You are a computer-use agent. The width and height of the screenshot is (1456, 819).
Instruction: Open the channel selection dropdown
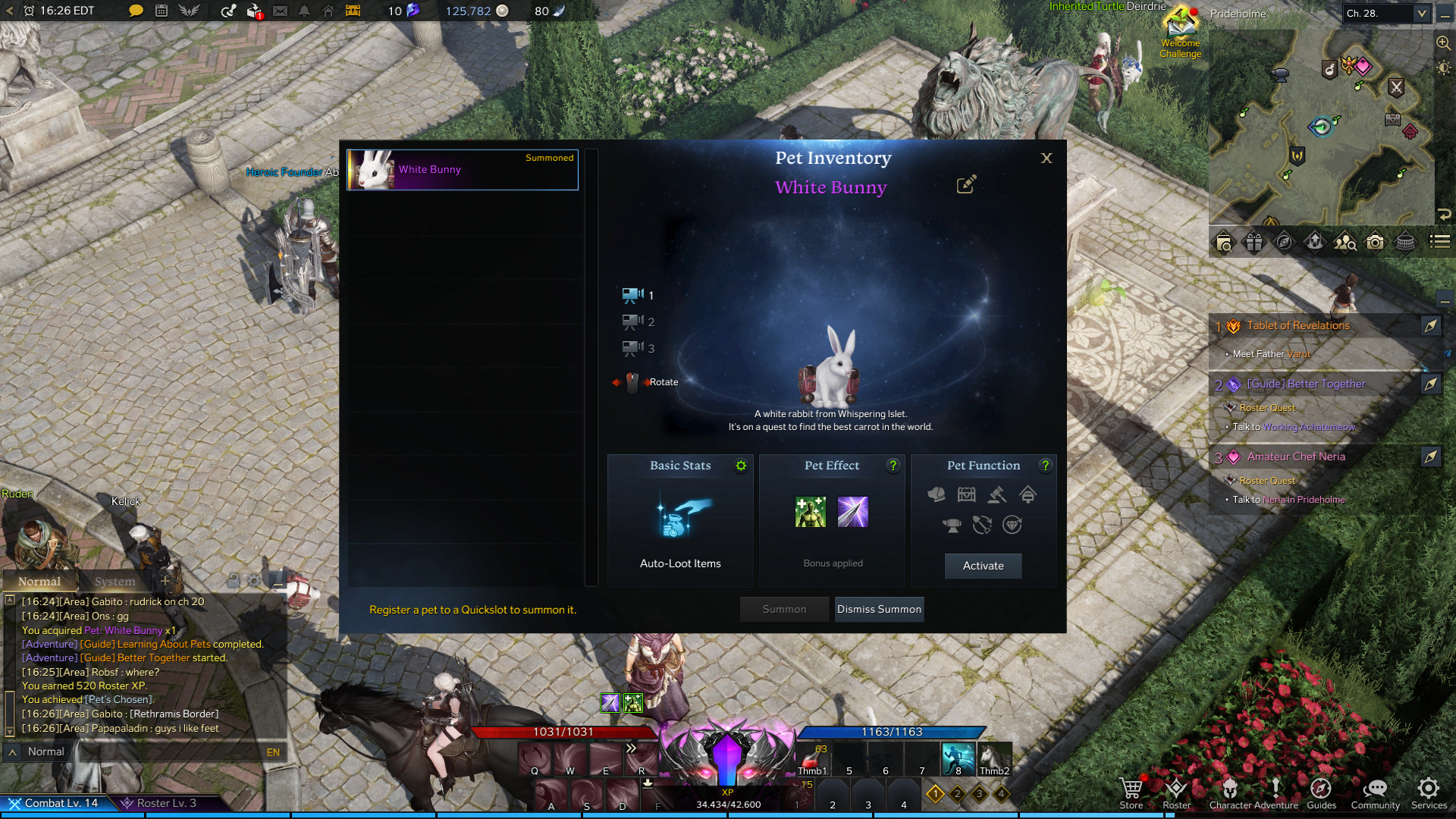[x=1422, y=14]
